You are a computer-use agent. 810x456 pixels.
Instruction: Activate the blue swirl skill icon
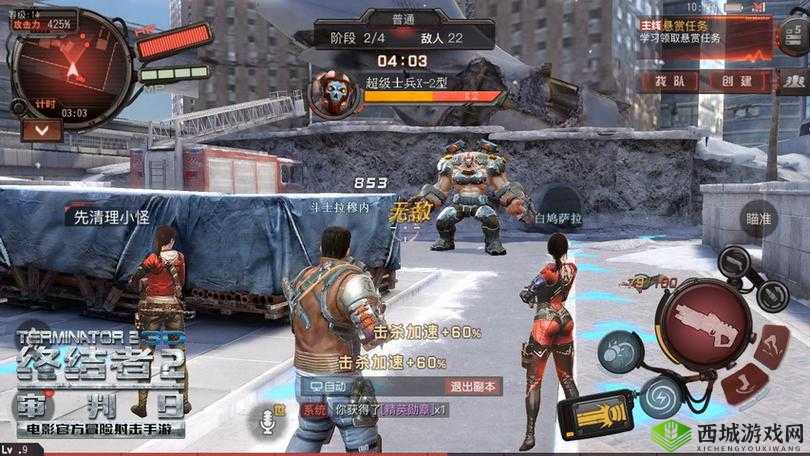(660, 391)
